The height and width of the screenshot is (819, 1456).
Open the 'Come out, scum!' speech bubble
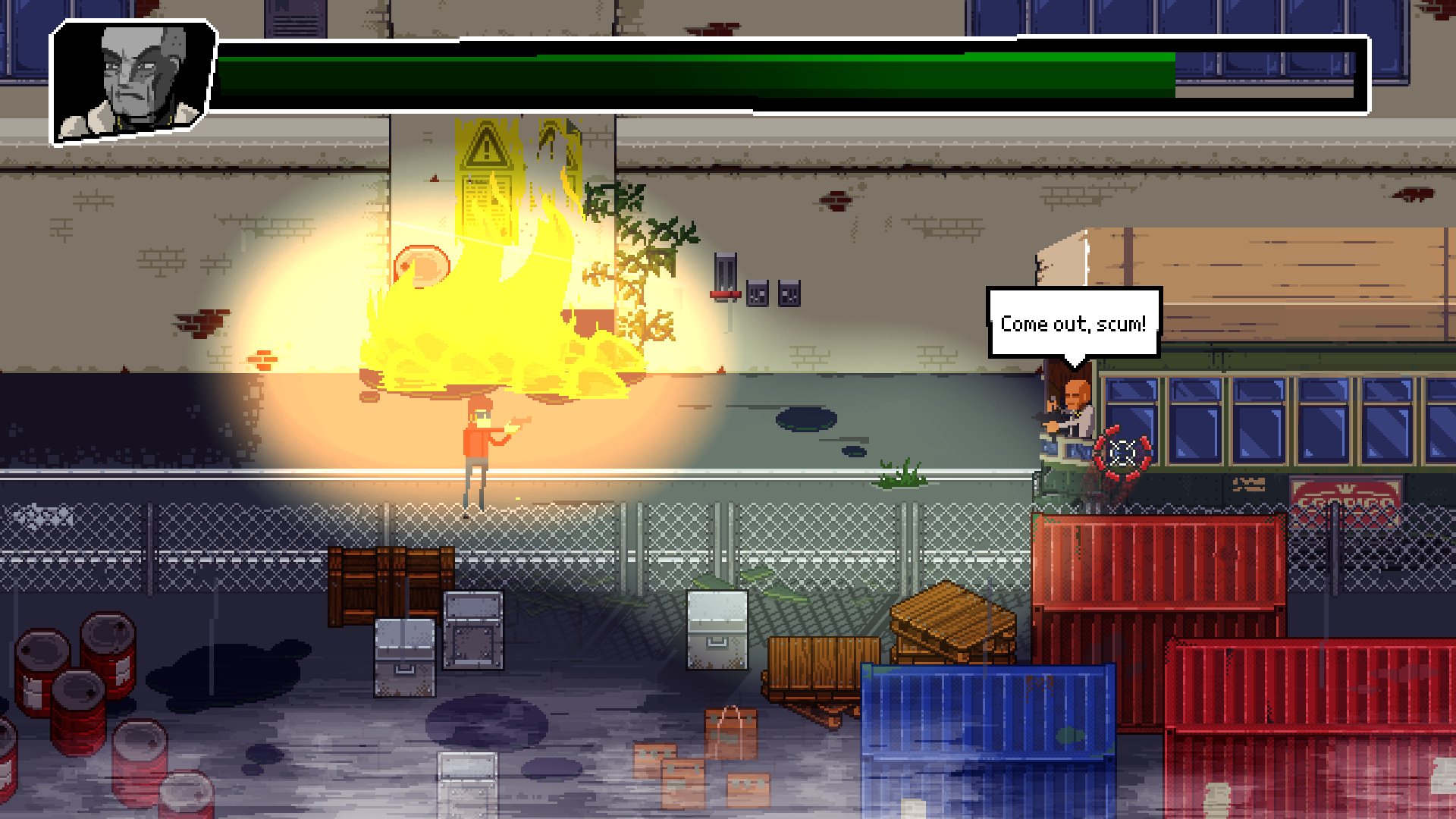point(1075,323)
